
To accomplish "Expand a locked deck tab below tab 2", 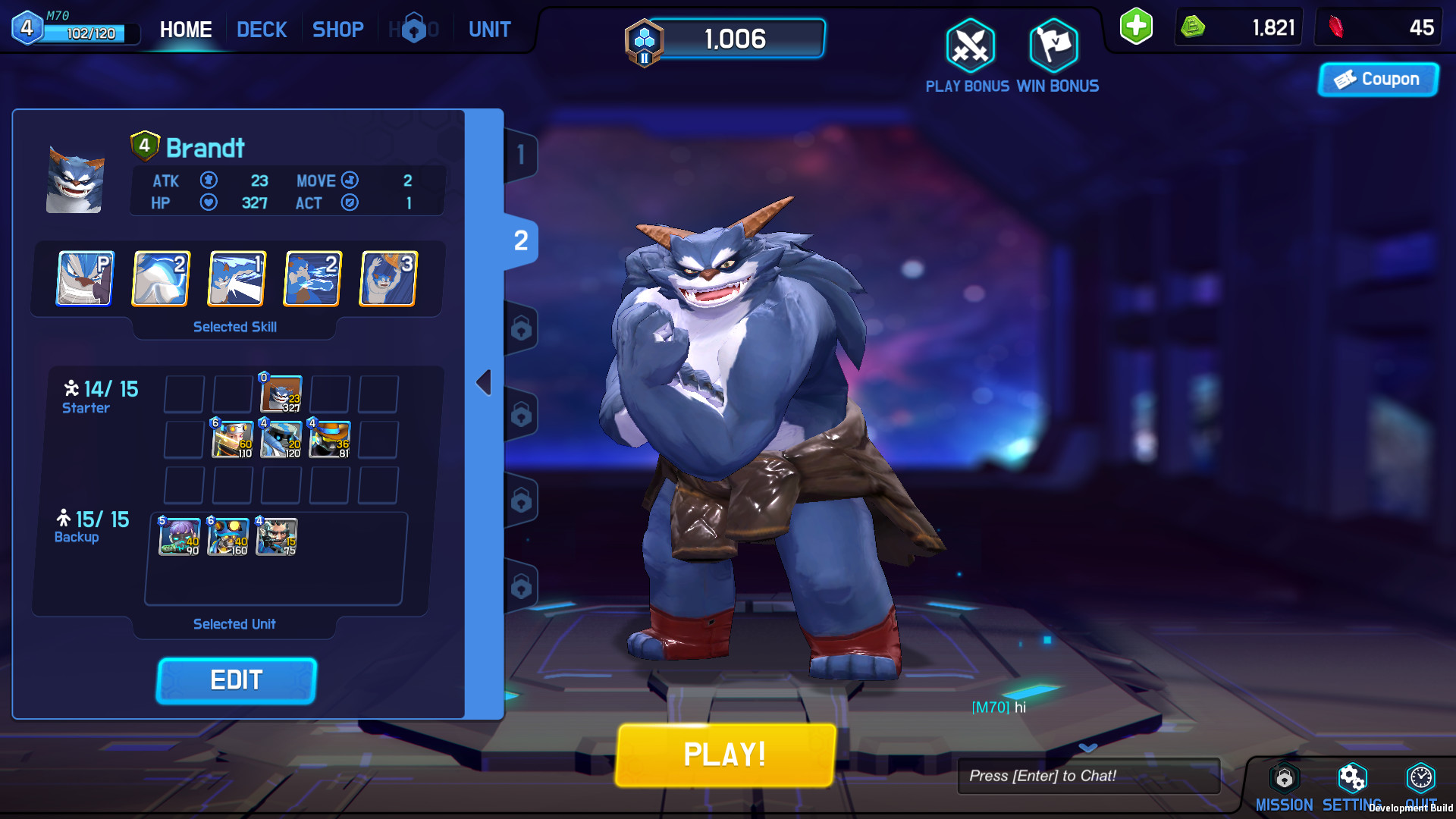I will [521, 328].
